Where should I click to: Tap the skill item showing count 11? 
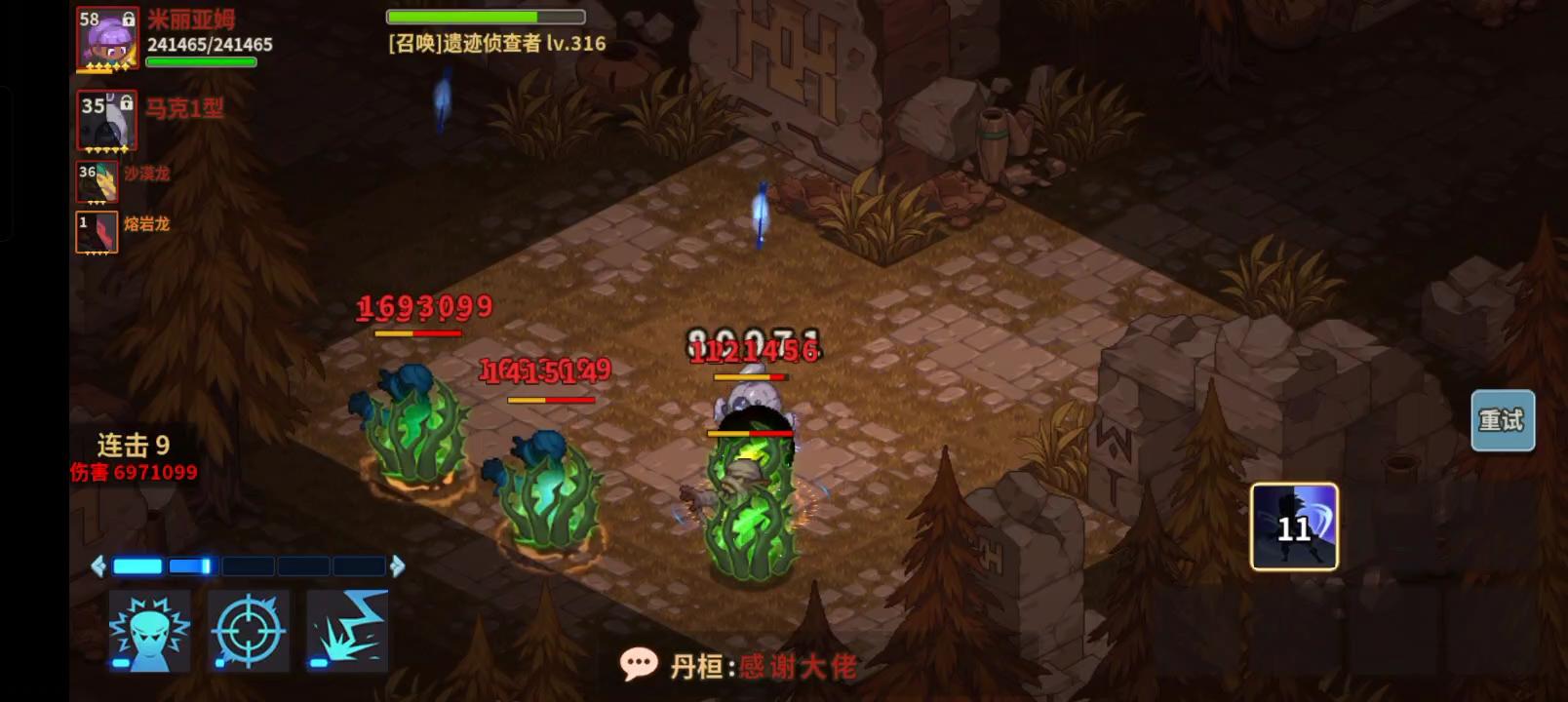(1296, 526)
